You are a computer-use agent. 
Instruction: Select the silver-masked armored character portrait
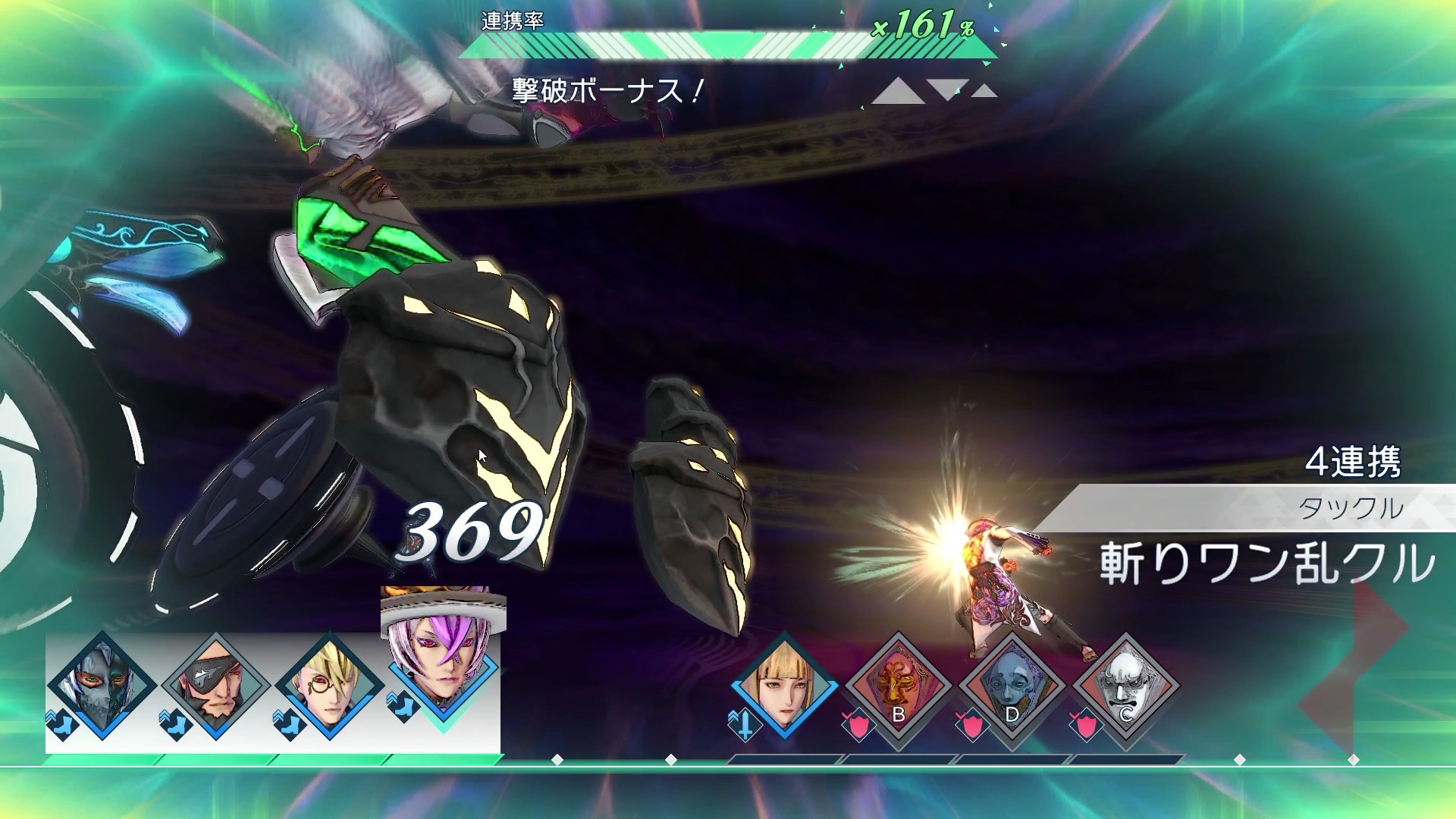[x=102, y=686]
